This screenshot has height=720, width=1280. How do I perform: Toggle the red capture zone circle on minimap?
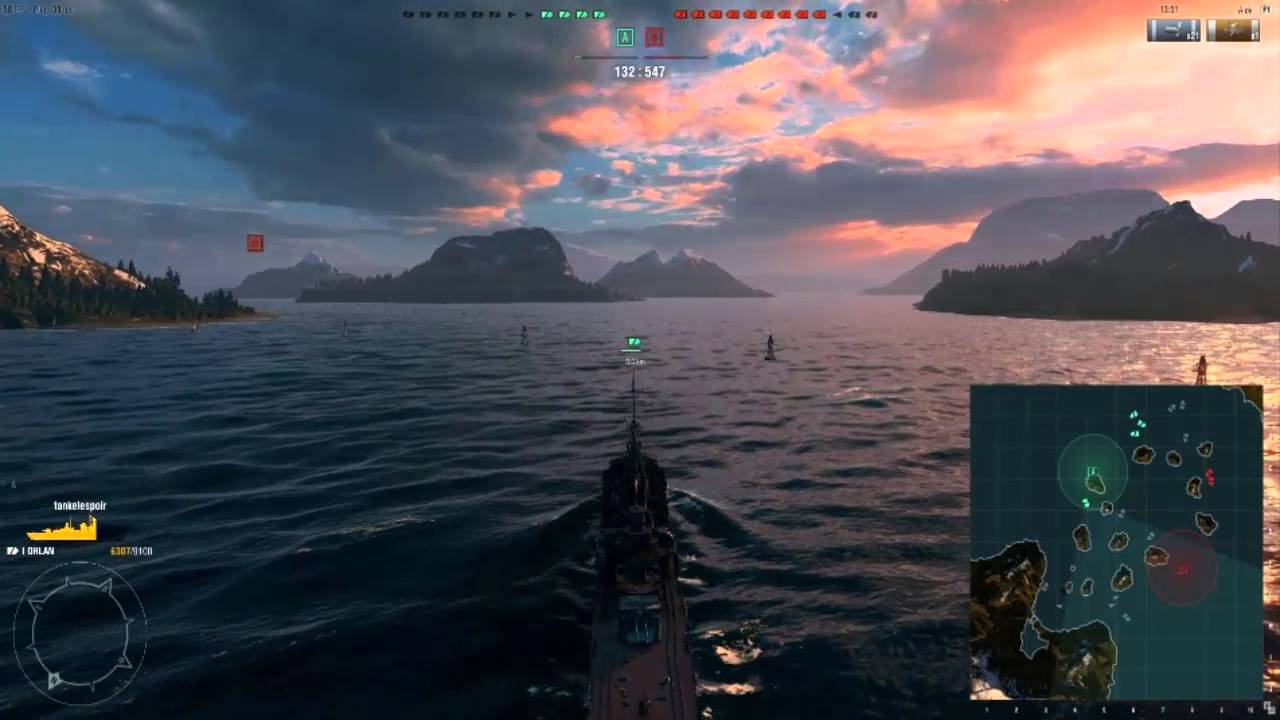pos(1185,568)
